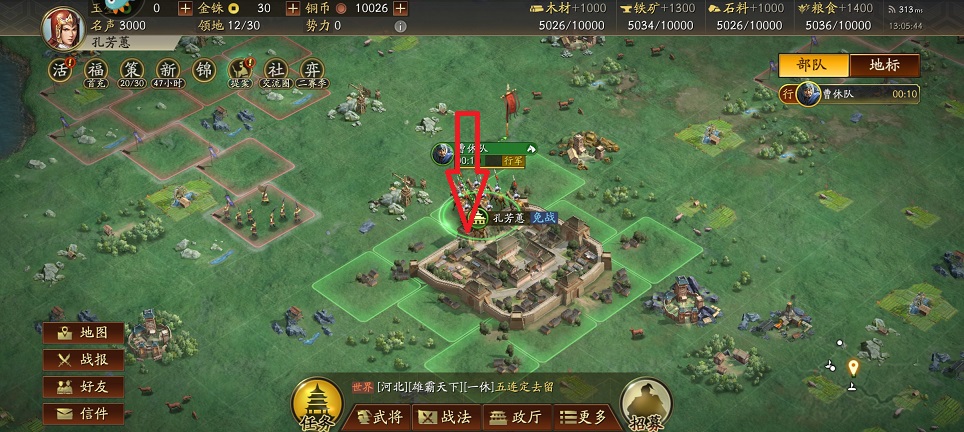The width and height of the screenshot is (964, 432).
Task: Open the 社 community icon
Action: point(273,70)
